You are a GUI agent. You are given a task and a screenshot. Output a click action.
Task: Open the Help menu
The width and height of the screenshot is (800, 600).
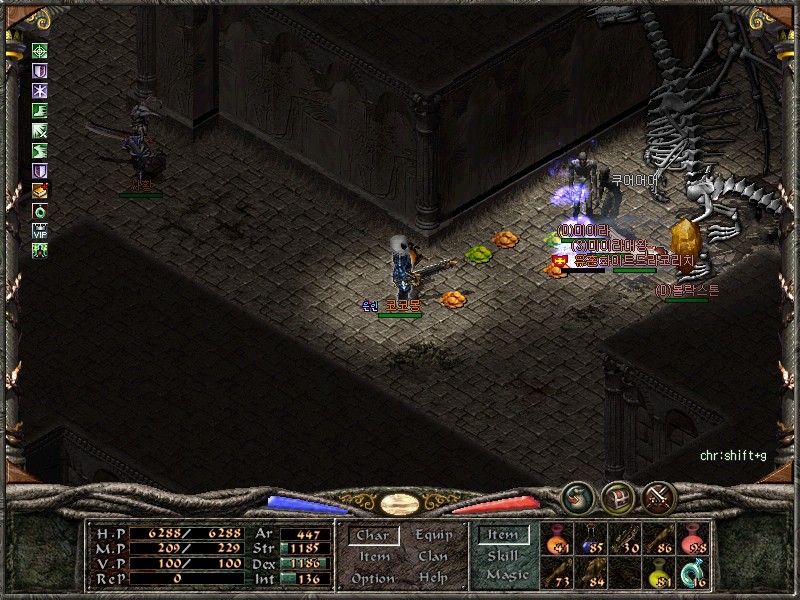[x=434, y=578]
